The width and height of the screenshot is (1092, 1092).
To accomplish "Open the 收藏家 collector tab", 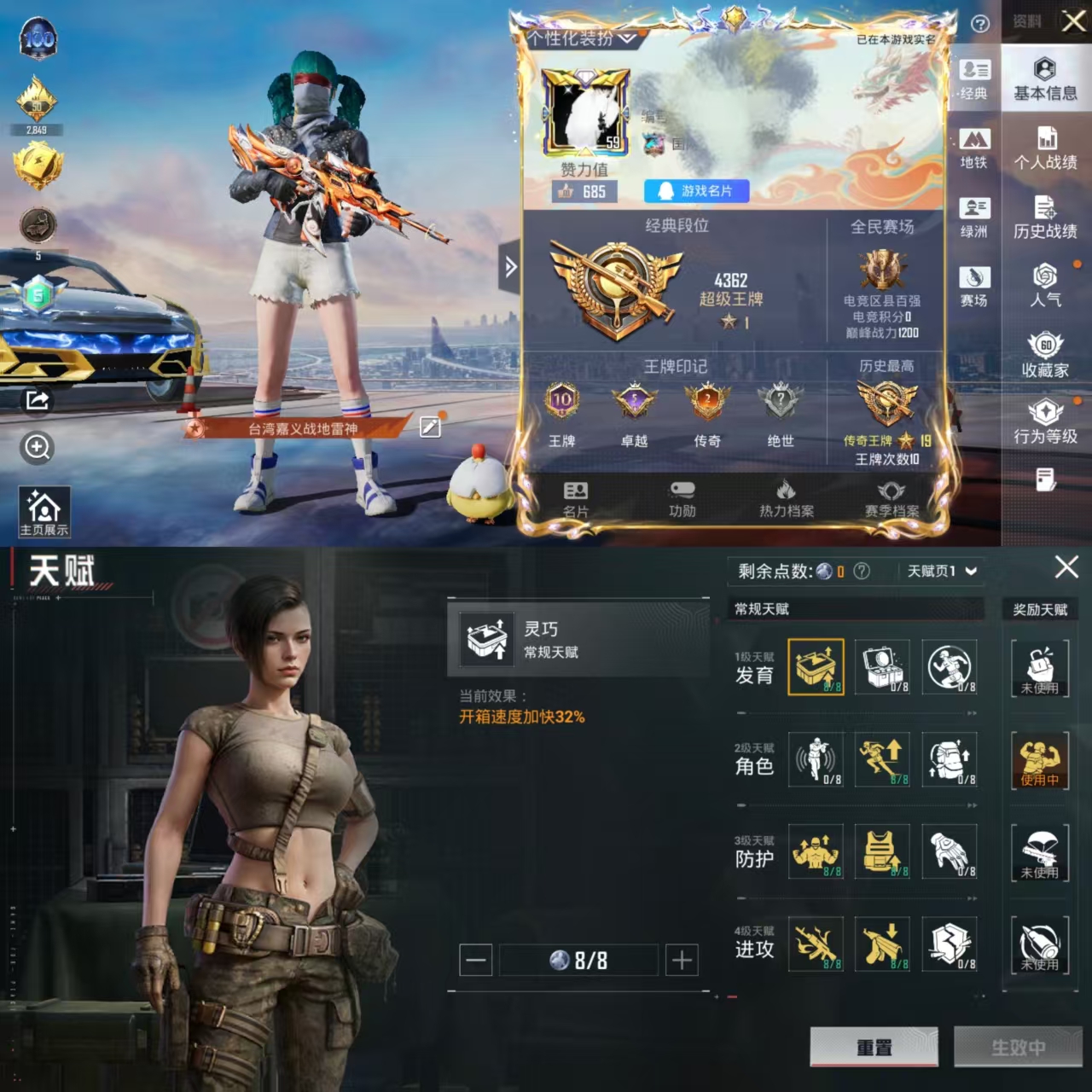I will [1045, 356].
